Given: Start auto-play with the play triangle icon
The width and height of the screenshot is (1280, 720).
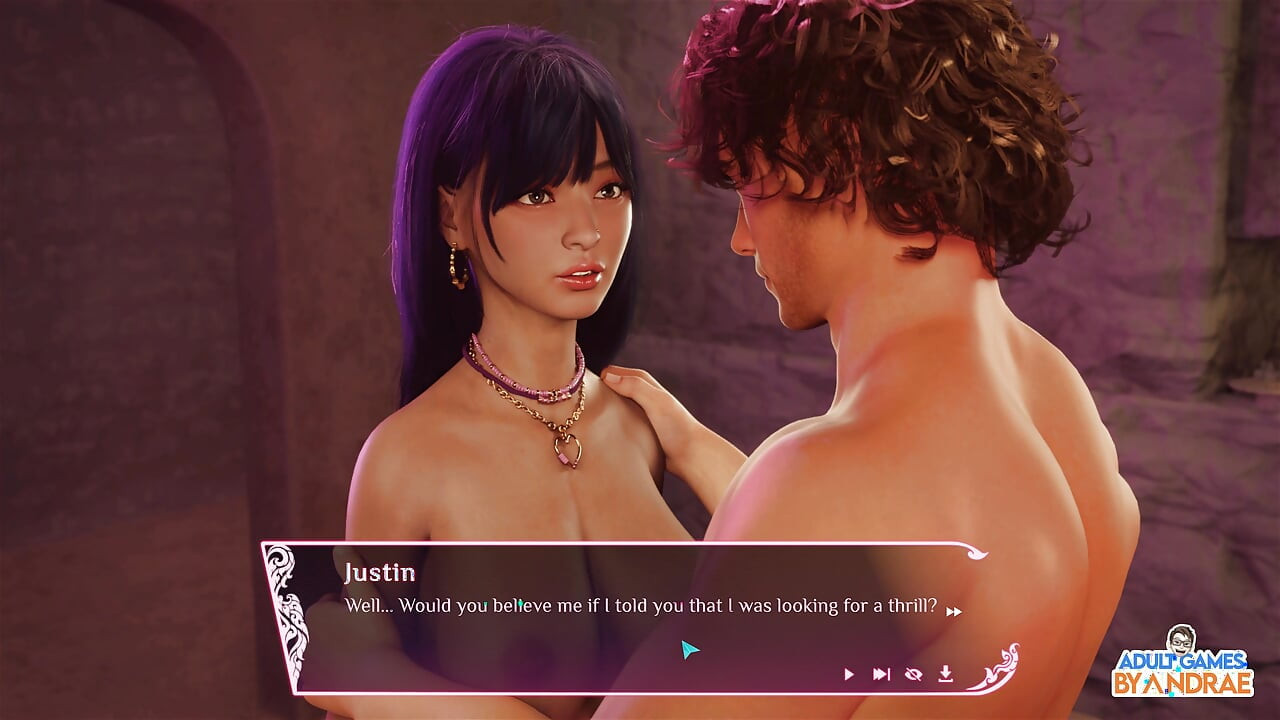Looking at the screenshot, I should coord(849,675).
